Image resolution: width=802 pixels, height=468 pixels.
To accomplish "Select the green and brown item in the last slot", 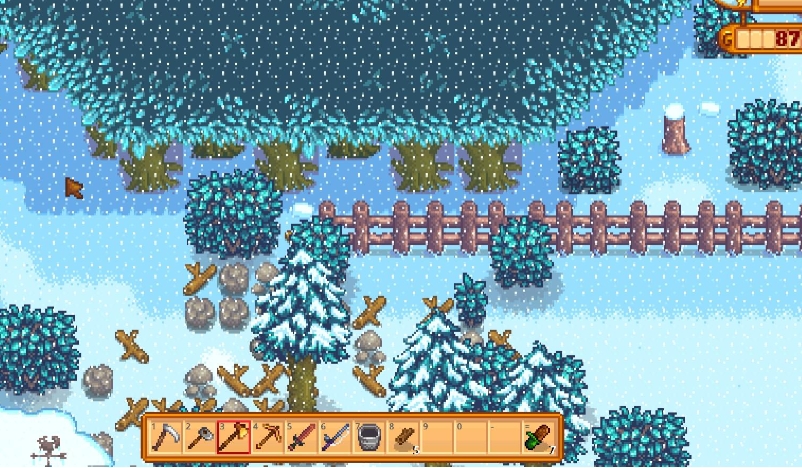I will click(x=539, y=437).
